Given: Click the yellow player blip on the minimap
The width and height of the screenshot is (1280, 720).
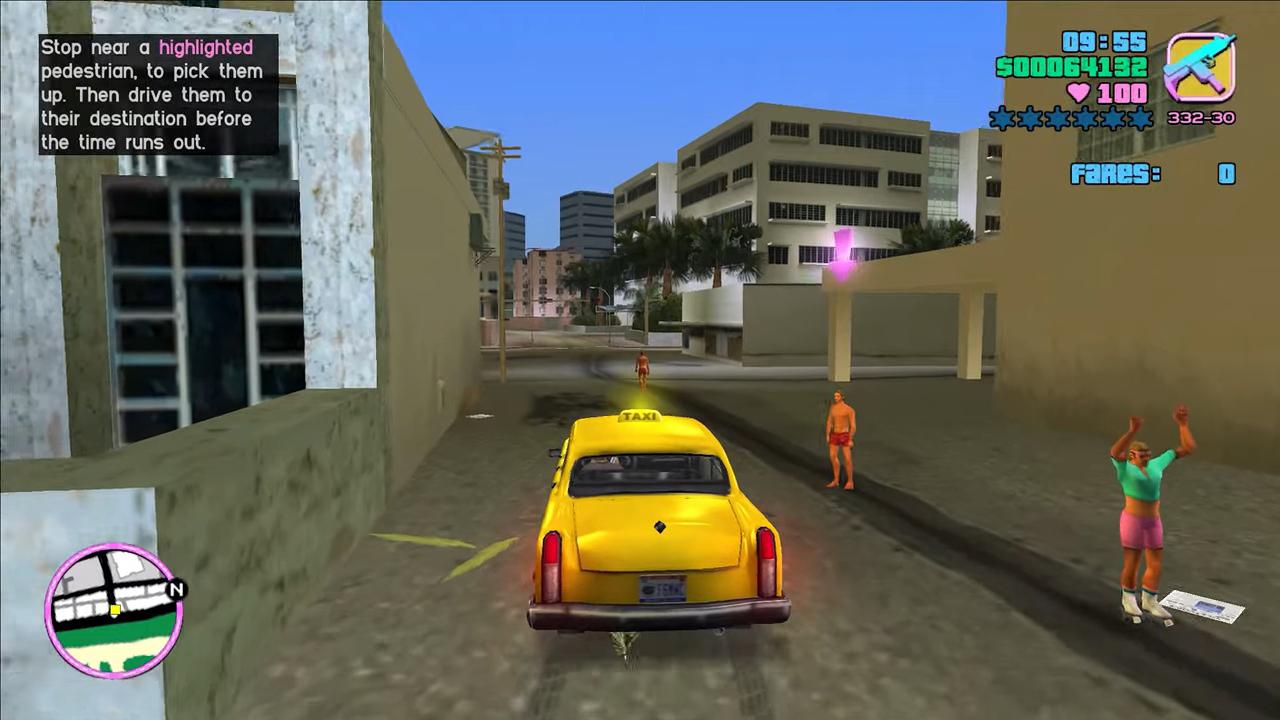Looking at the screenshot, I should [x=116, y=608].
